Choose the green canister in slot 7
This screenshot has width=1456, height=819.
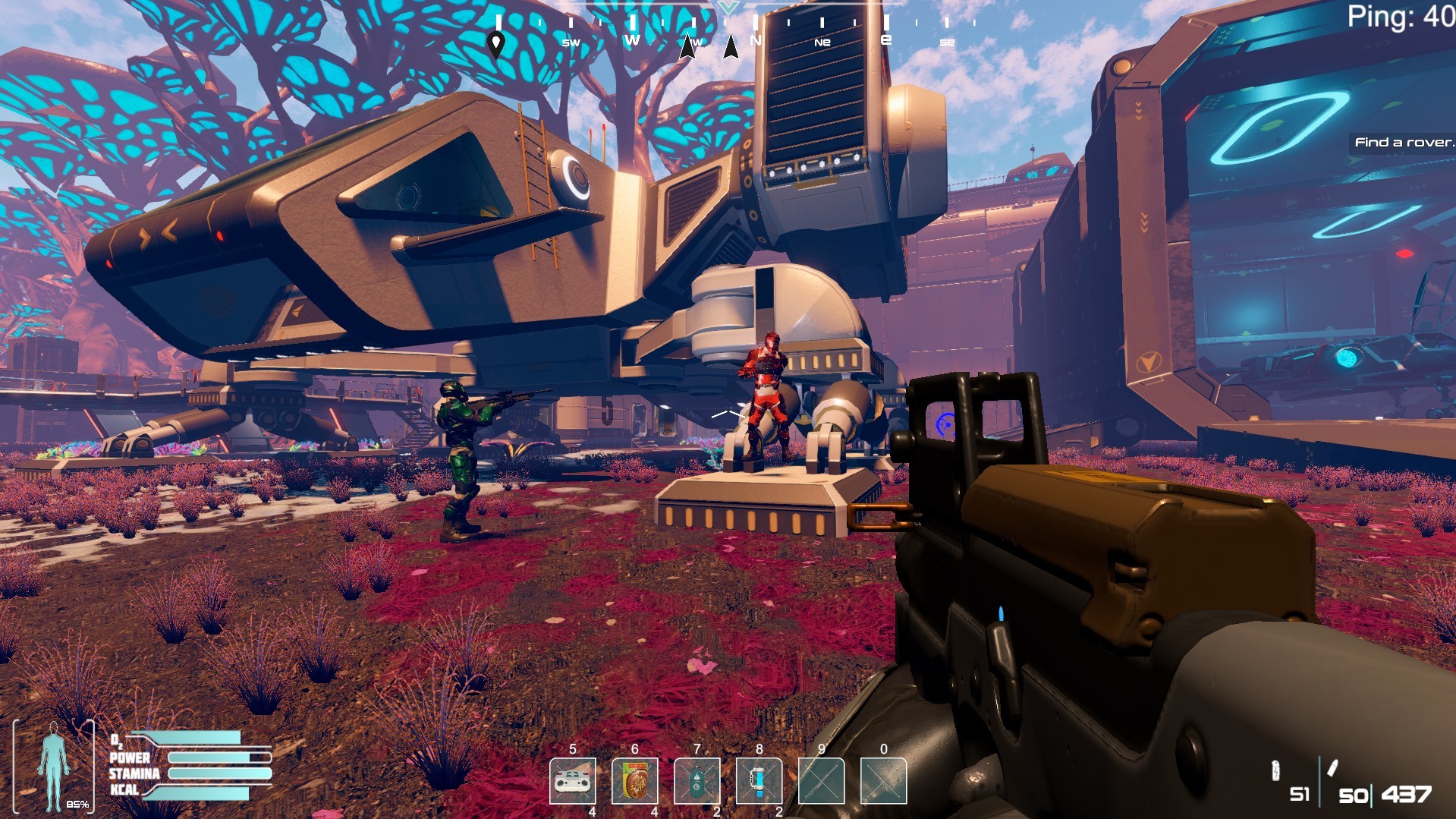[x=697, y=781]
